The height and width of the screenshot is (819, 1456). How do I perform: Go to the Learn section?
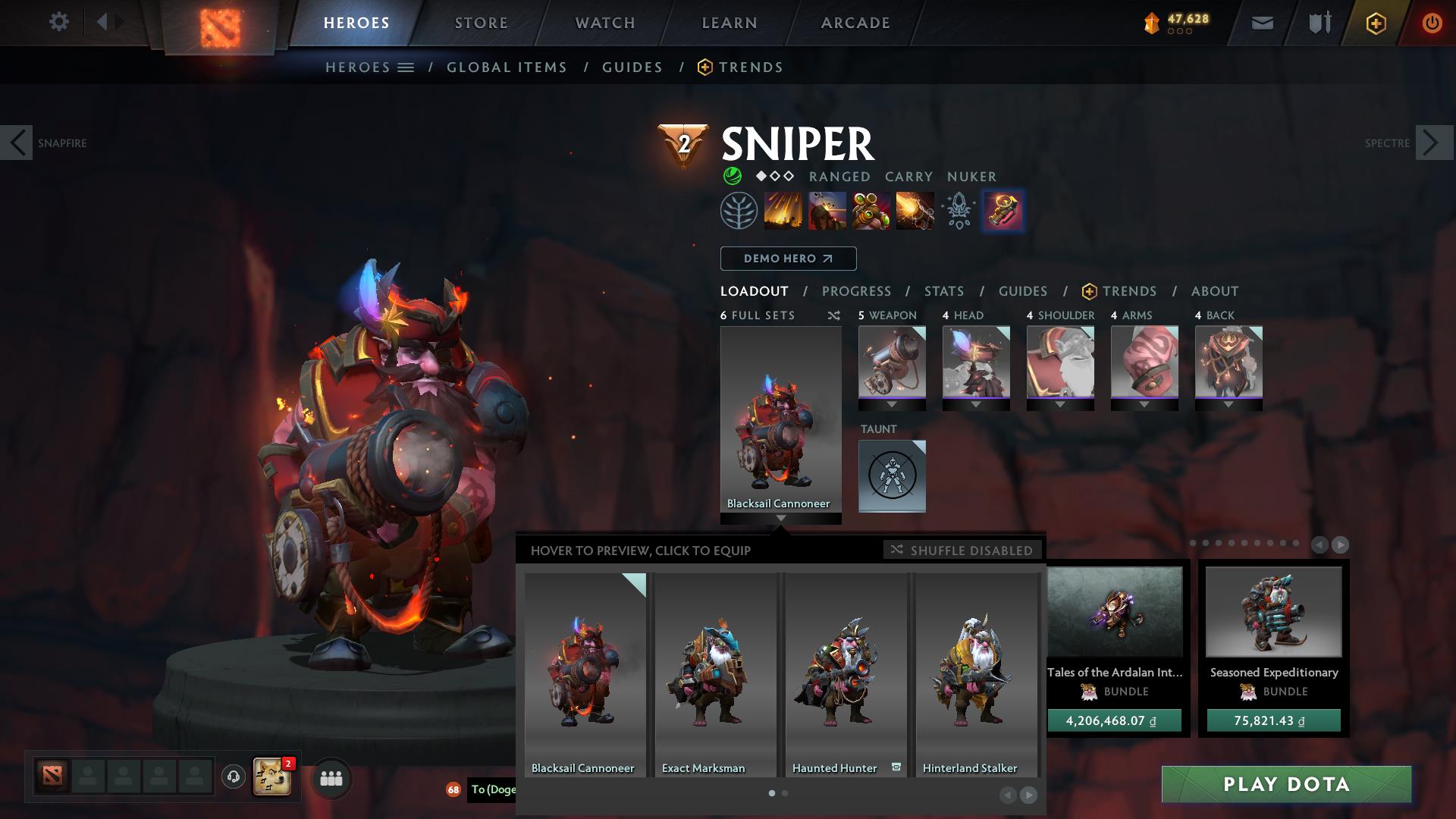click(729, 23)
